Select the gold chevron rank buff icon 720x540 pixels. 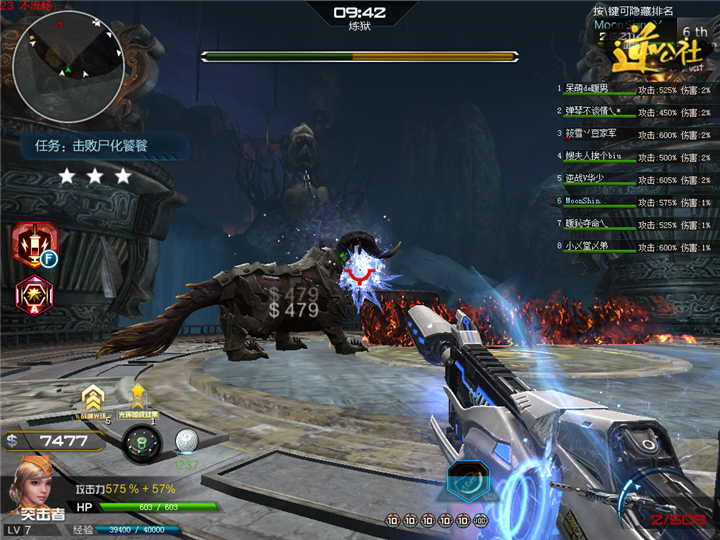click(x=94, y=399)
